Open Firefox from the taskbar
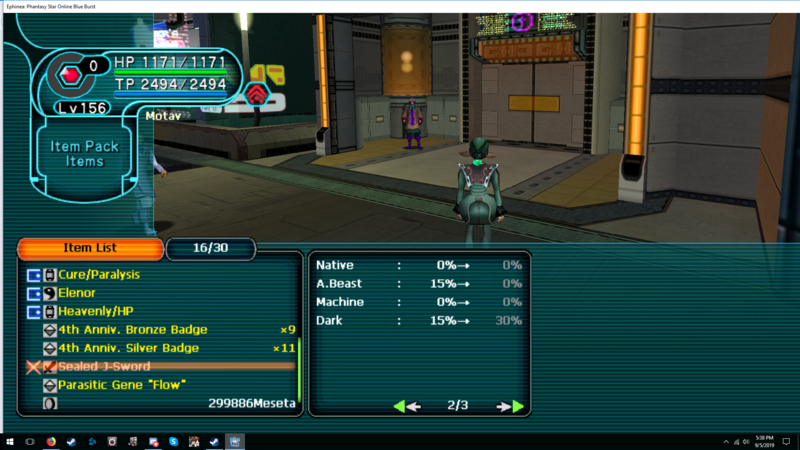 52,441
